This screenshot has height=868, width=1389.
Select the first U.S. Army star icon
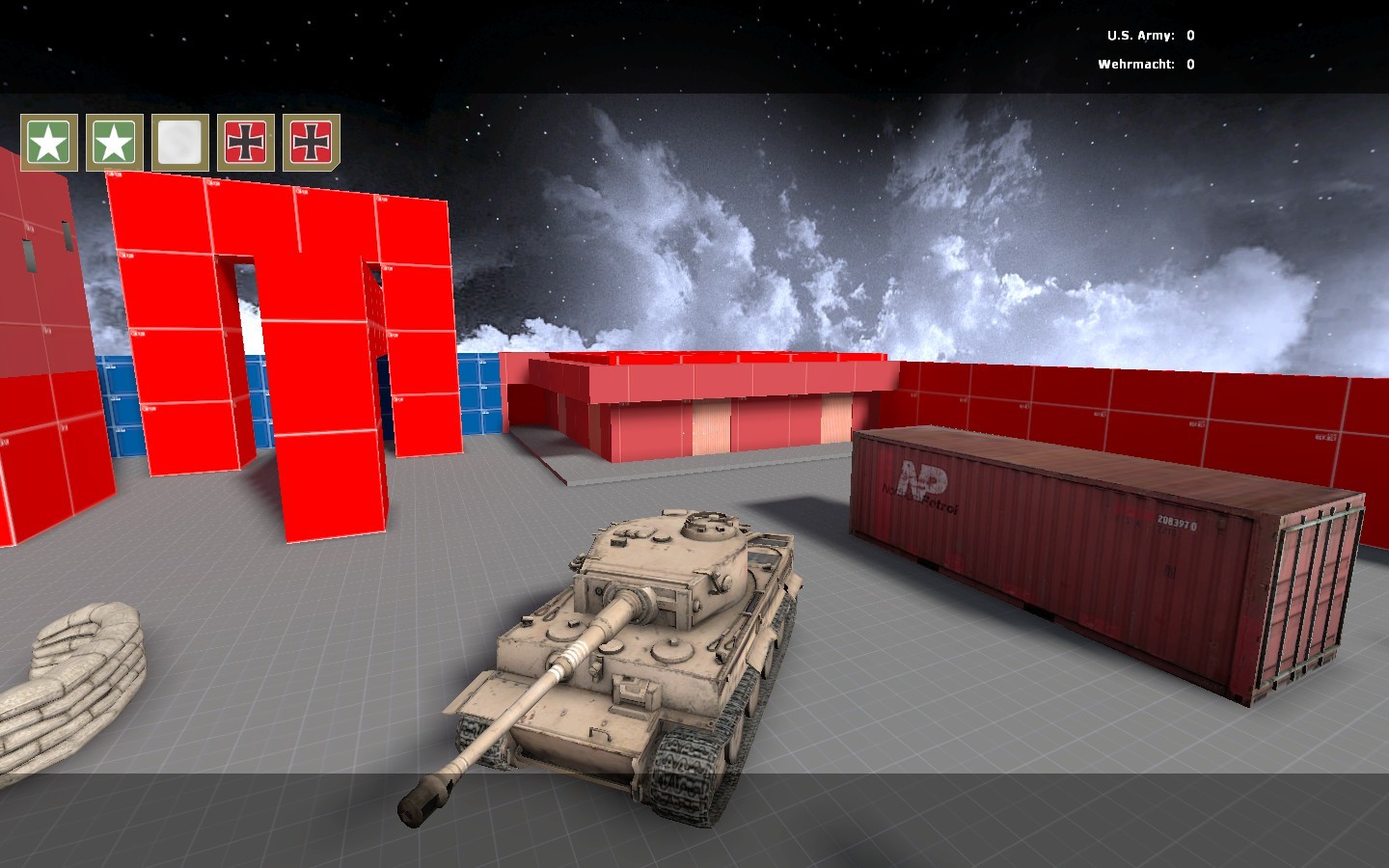coord(47,143)
